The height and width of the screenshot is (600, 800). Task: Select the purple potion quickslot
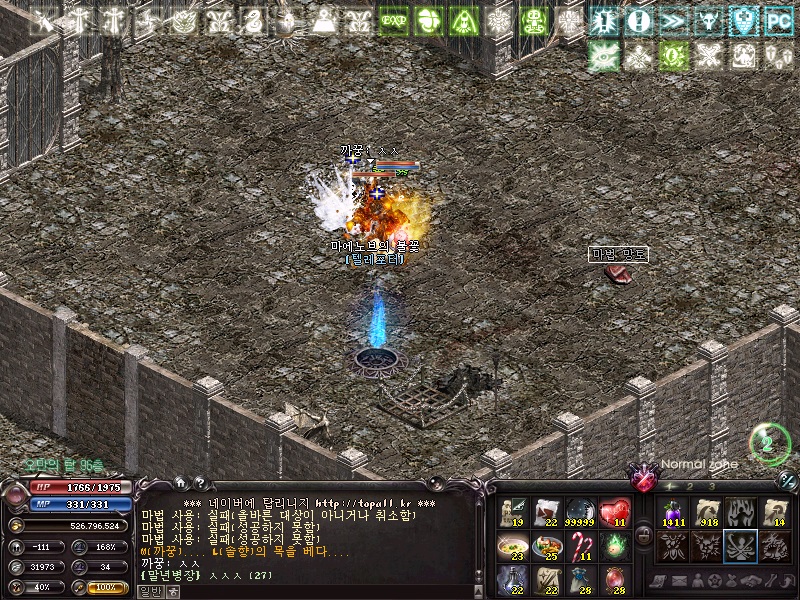click(x=670, y=513)
